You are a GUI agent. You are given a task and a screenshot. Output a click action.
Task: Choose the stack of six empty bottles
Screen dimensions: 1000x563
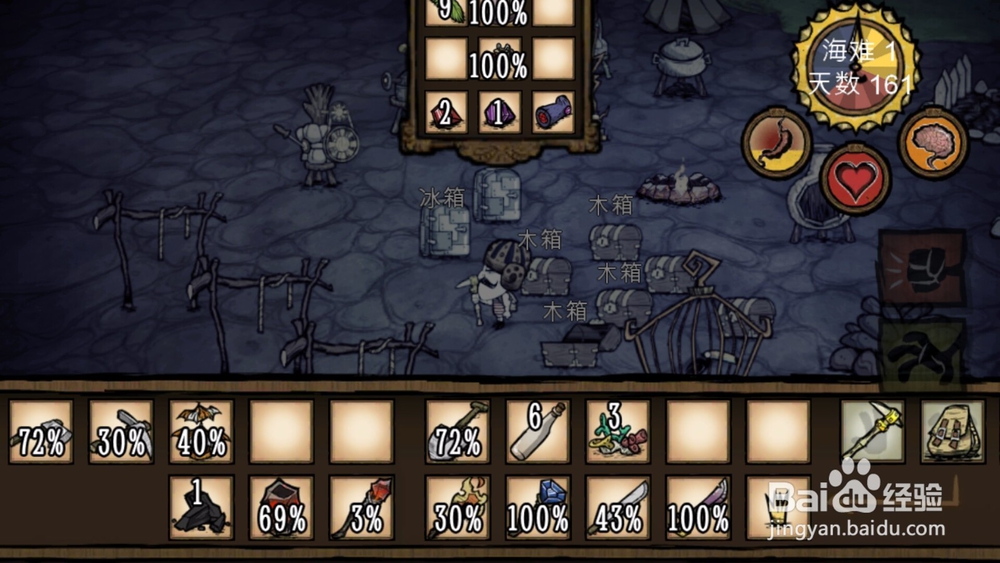(537, 431)
